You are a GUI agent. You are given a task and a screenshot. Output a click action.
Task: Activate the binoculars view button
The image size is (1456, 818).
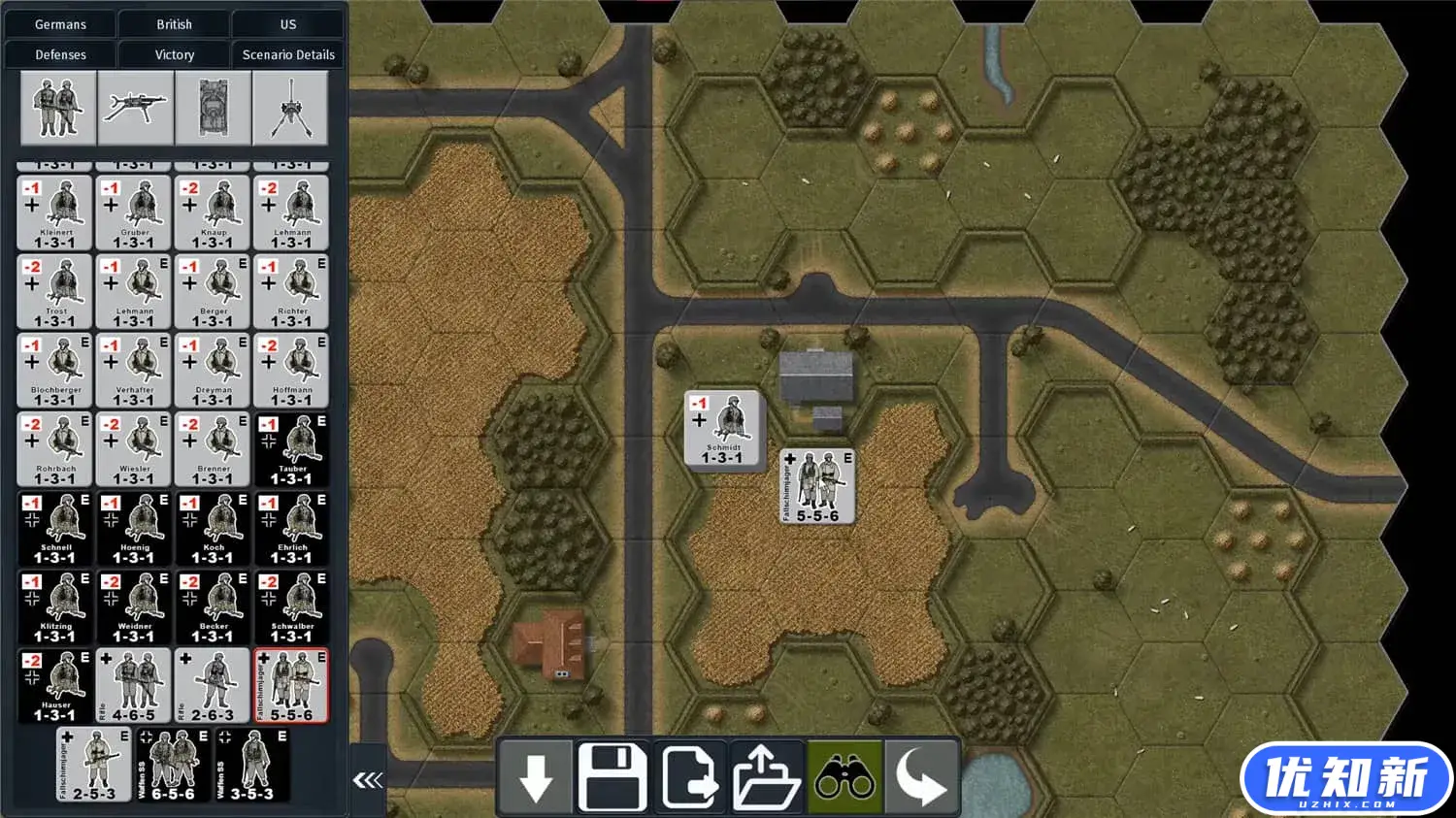coord(844,777)
